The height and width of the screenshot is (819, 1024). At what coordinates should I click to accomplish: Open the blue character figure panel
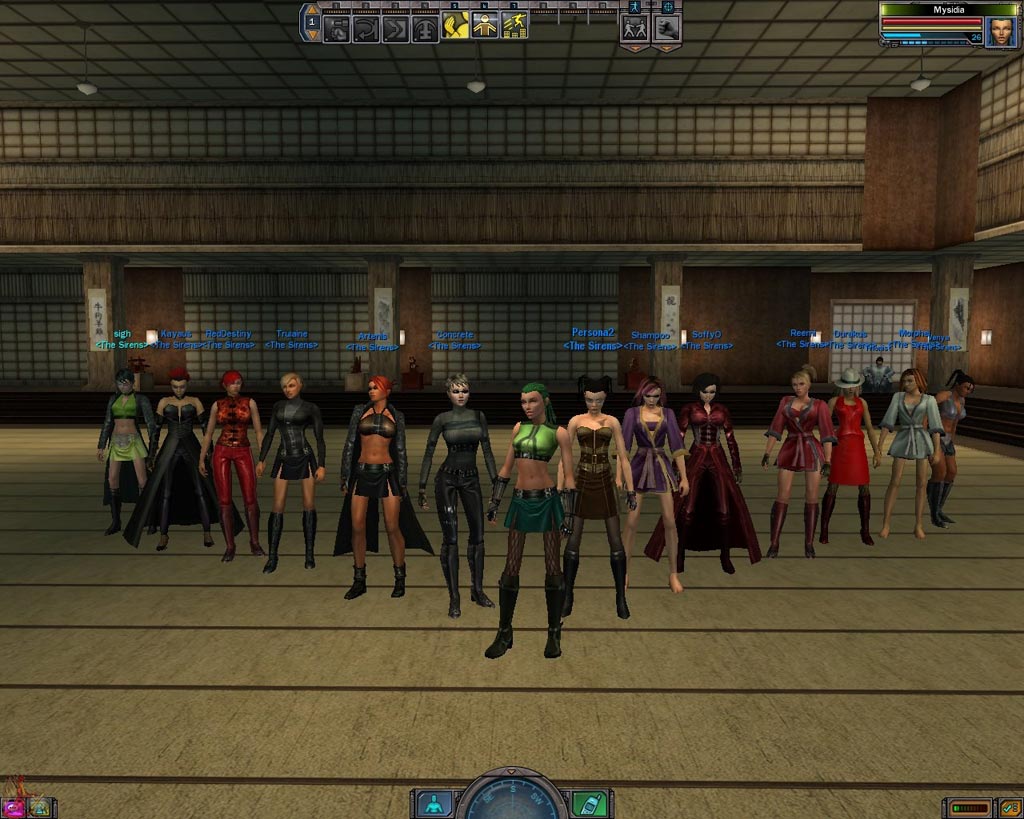(x=434, y=803)
